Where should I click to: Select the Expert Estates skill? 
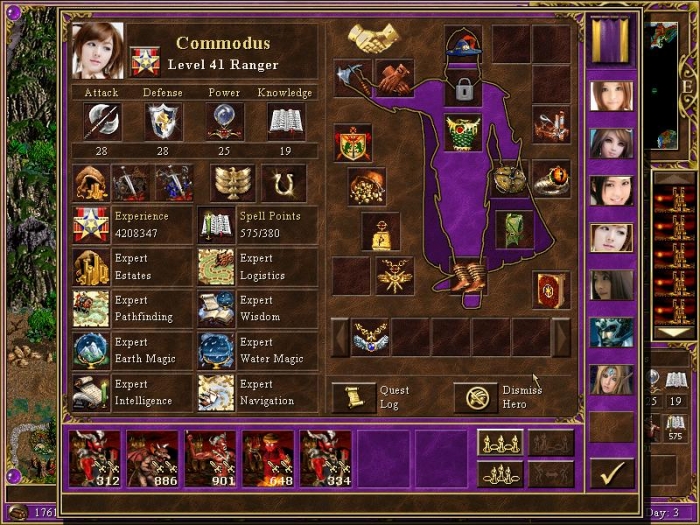coord(91,267)
